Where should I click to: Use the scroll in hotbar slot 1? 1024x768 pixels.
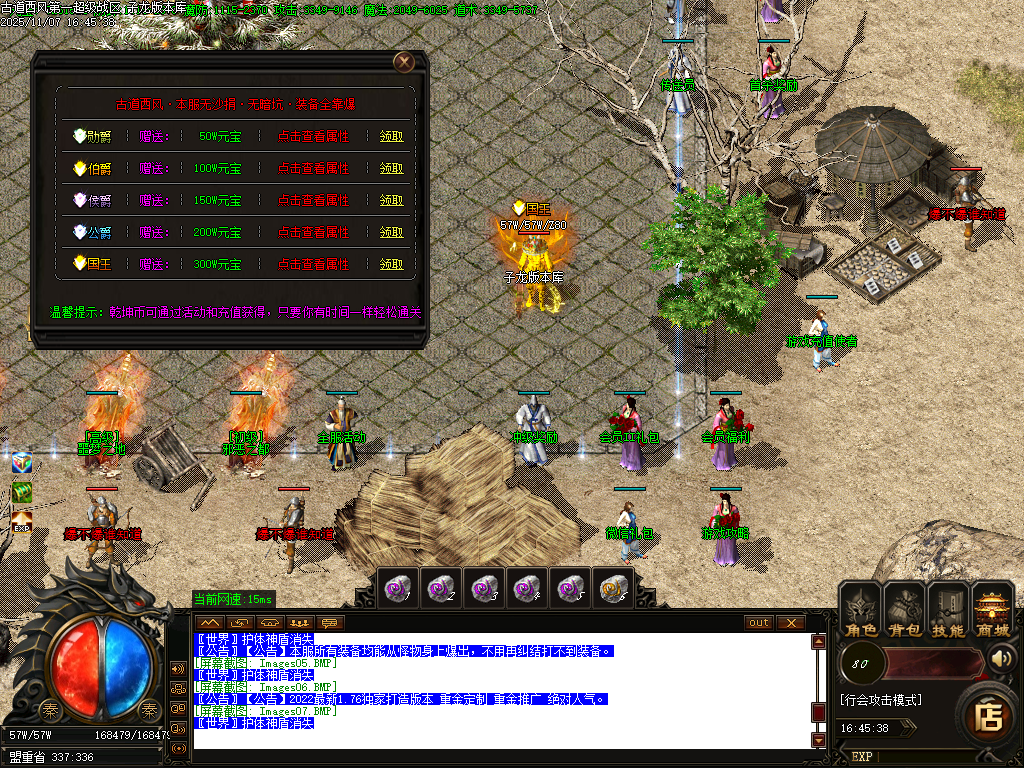[399, 588]
